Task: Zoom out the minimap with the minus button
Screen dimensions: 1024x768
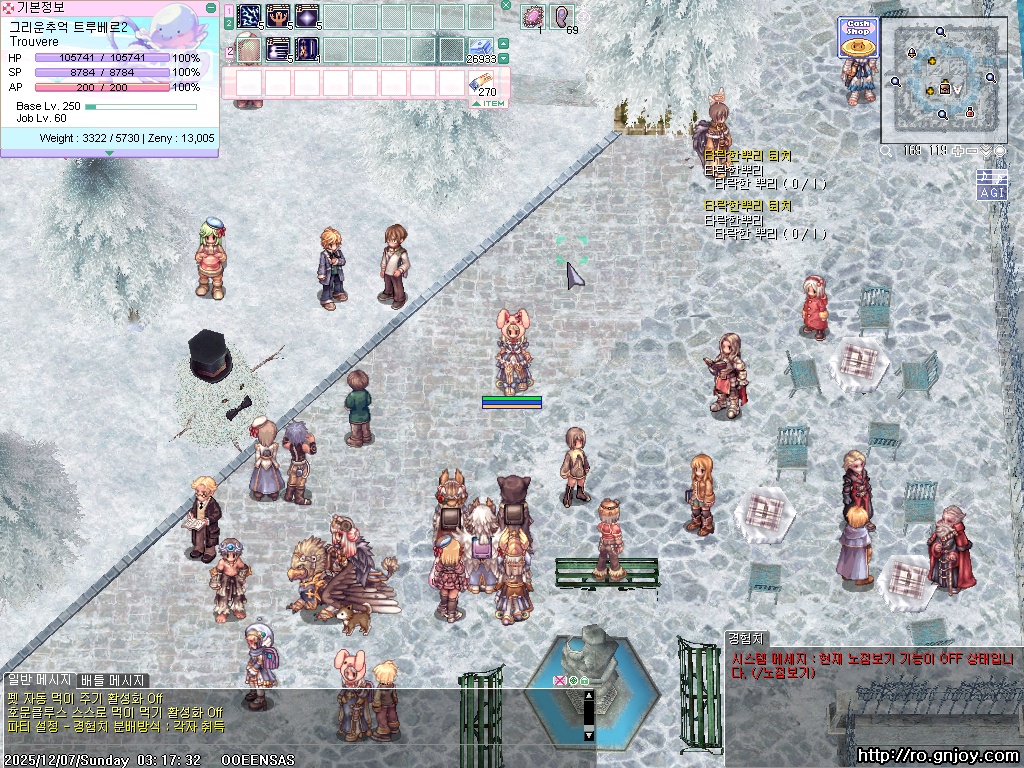Action: [972, 151]
